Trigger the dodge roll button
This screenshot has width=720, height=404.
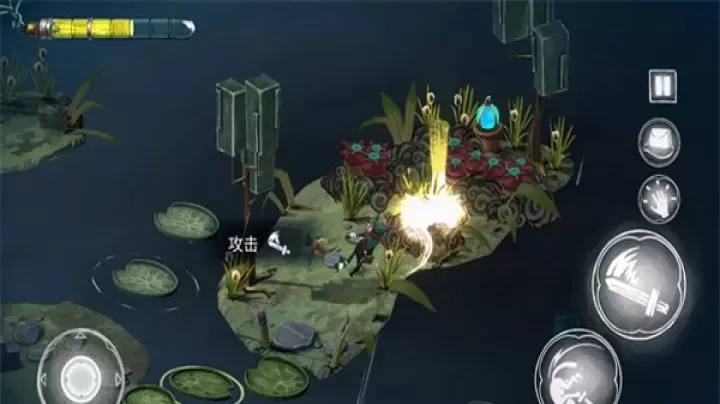point(577,371)
